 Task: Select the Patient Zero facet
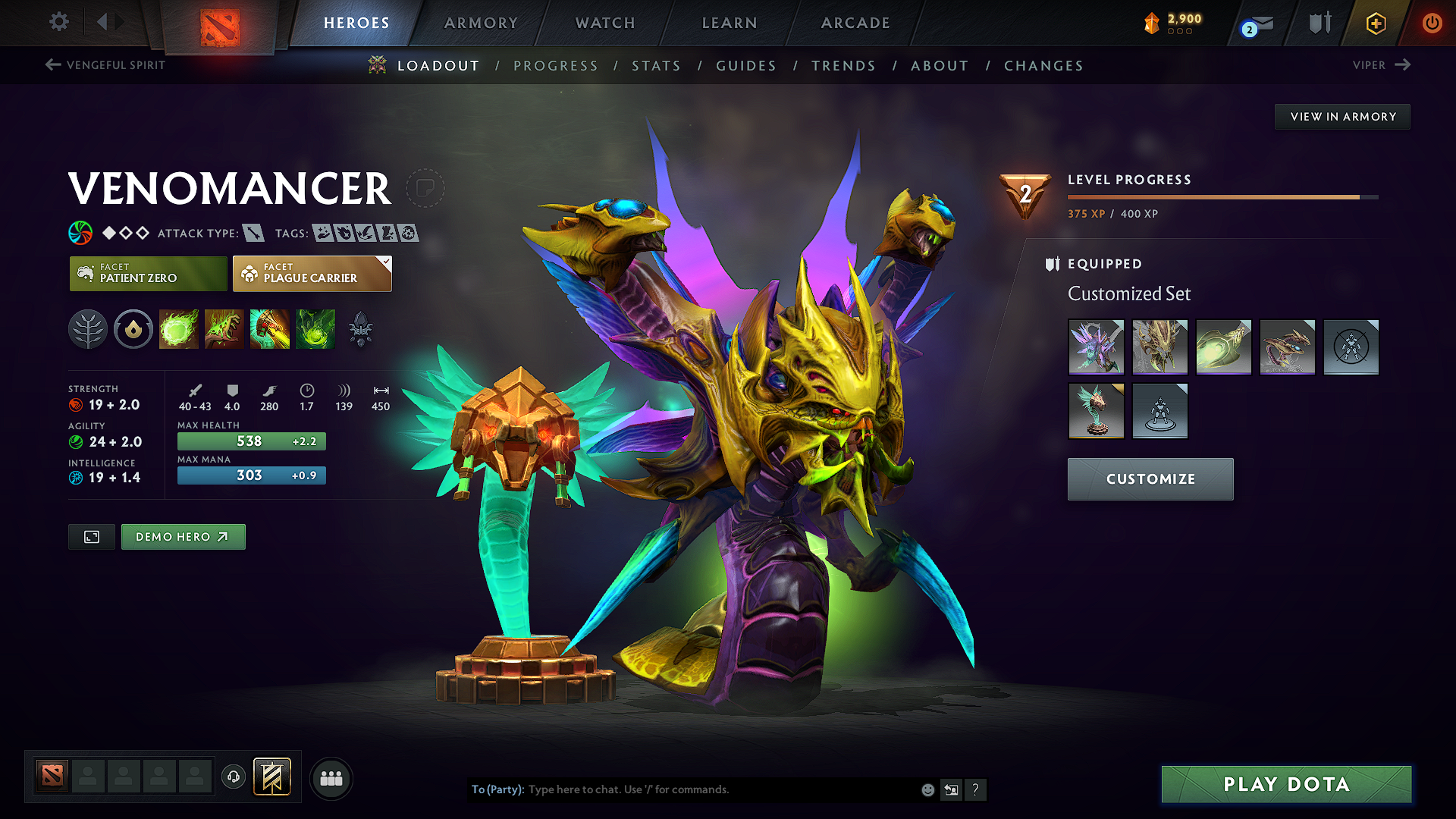148,274
